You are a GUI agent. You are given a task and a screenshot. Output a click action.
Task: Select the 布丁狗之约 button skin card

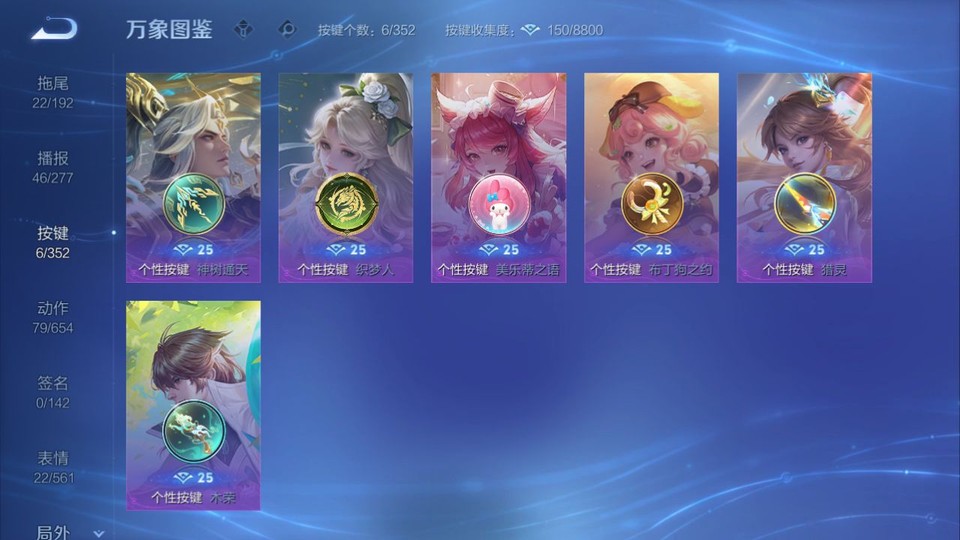pos(651,178)
